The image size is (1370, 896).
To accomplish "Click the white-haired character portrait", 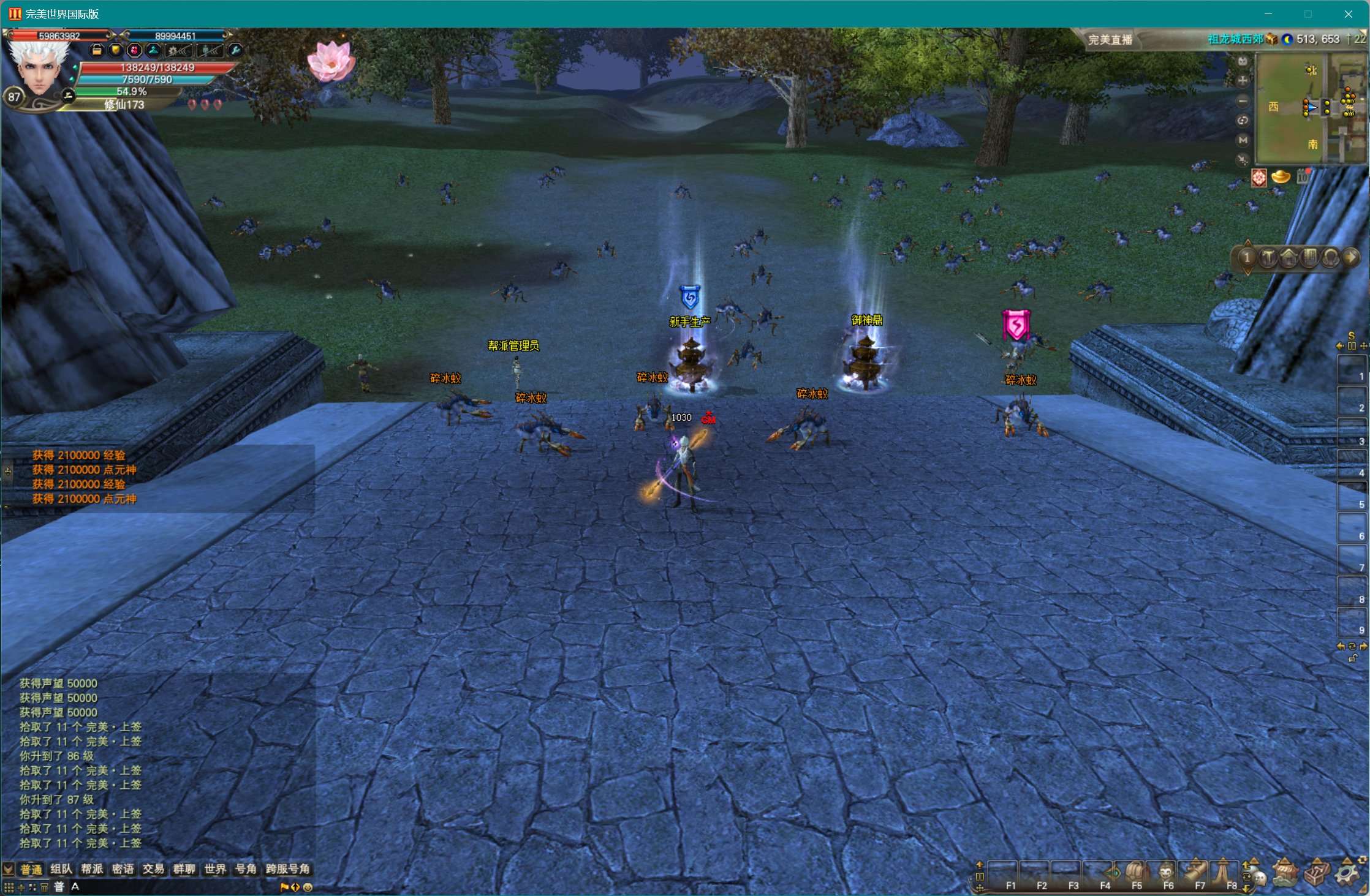I will [x=39, y=70].
